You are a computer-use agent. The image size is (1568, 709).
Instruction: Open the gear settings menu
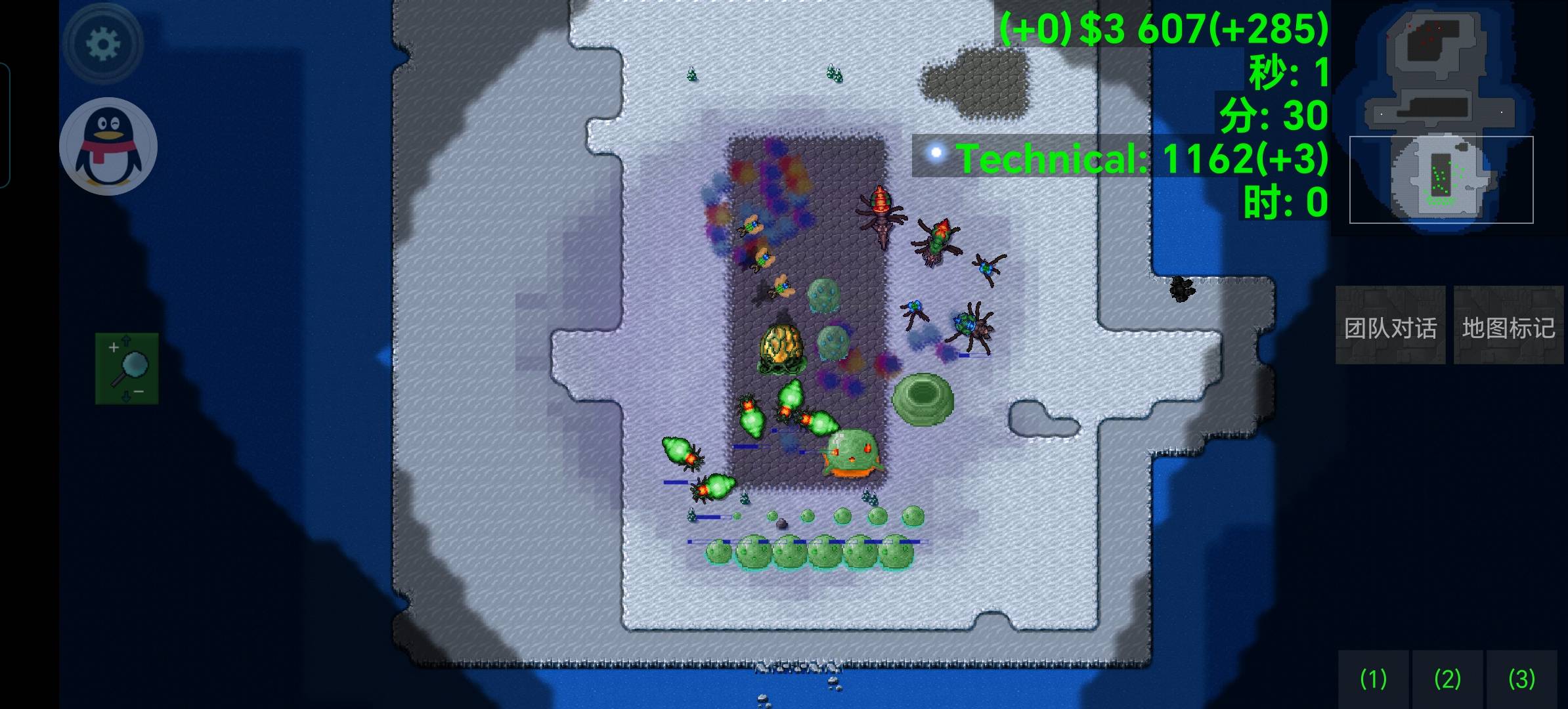click(103, 43)
